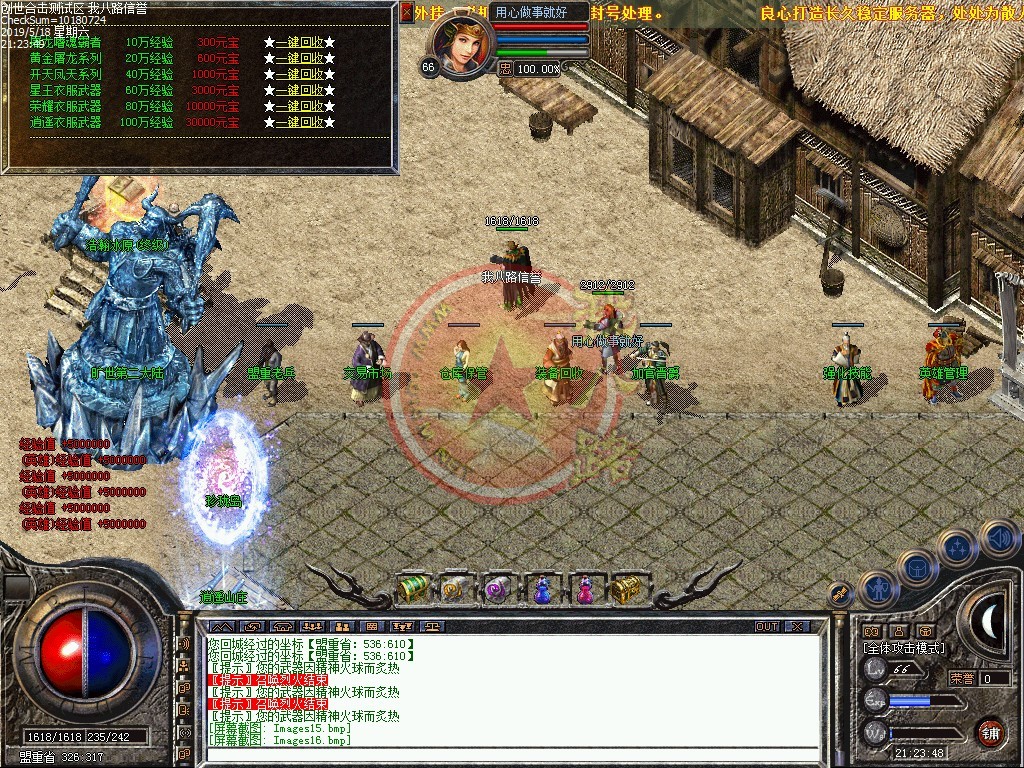Viewport: 1024px width, 768px height.
Task: Click 一键回收 for the 黄金屠龙系列 row
Action: 299,58
